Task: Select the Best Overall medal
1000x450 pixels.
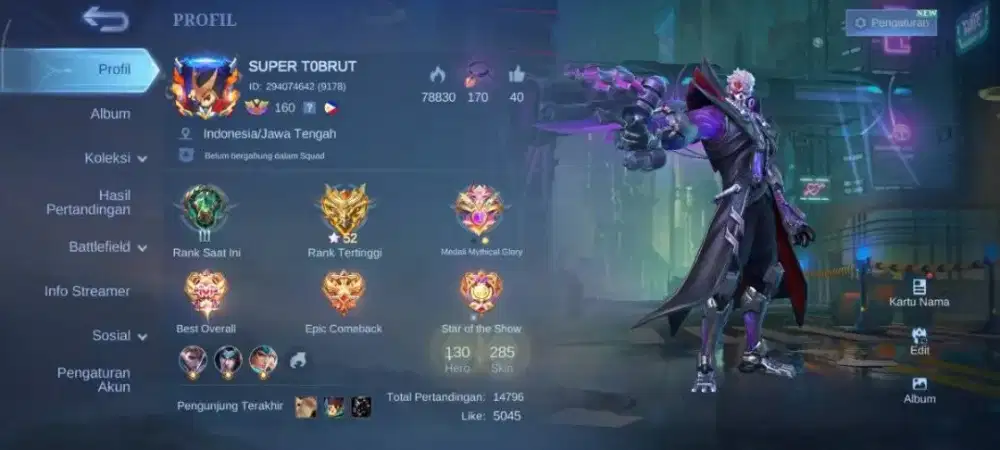Action: tap(206, 292)
